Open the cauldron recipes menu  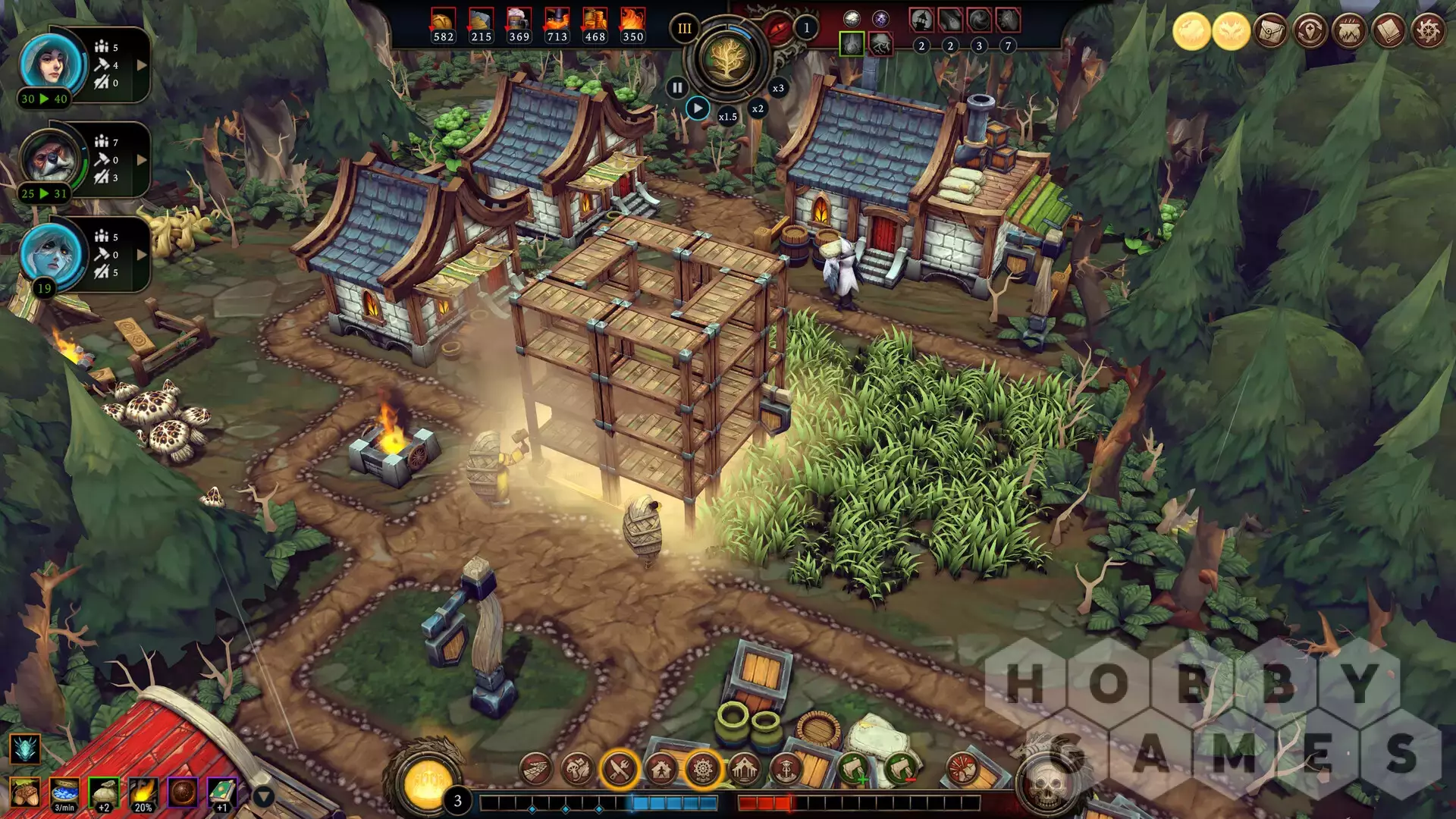click(1349, 32)
